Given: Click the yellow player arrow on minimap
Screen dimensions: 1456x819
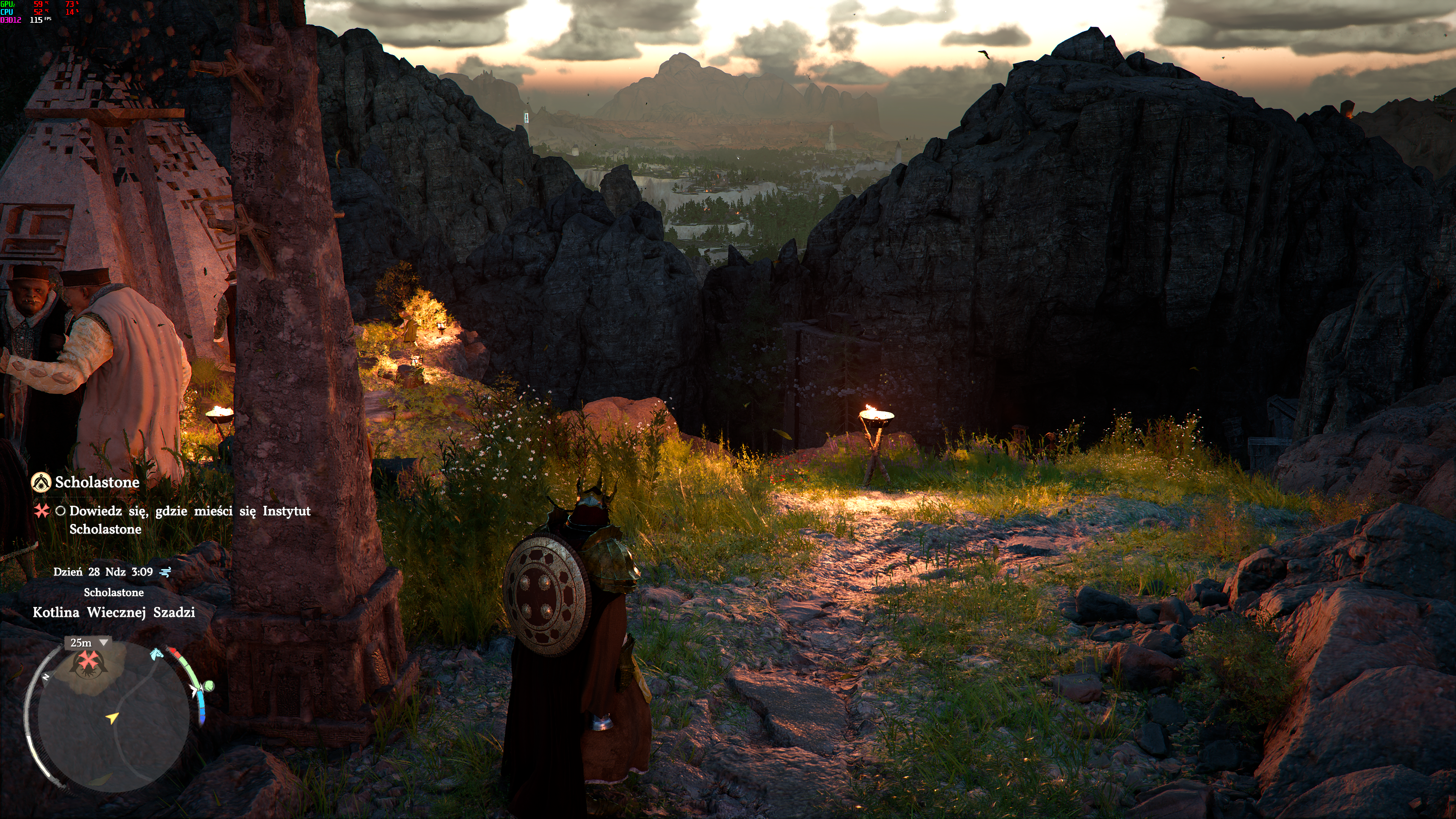Looking at the screenshot, I should click(x=113, y=718).
